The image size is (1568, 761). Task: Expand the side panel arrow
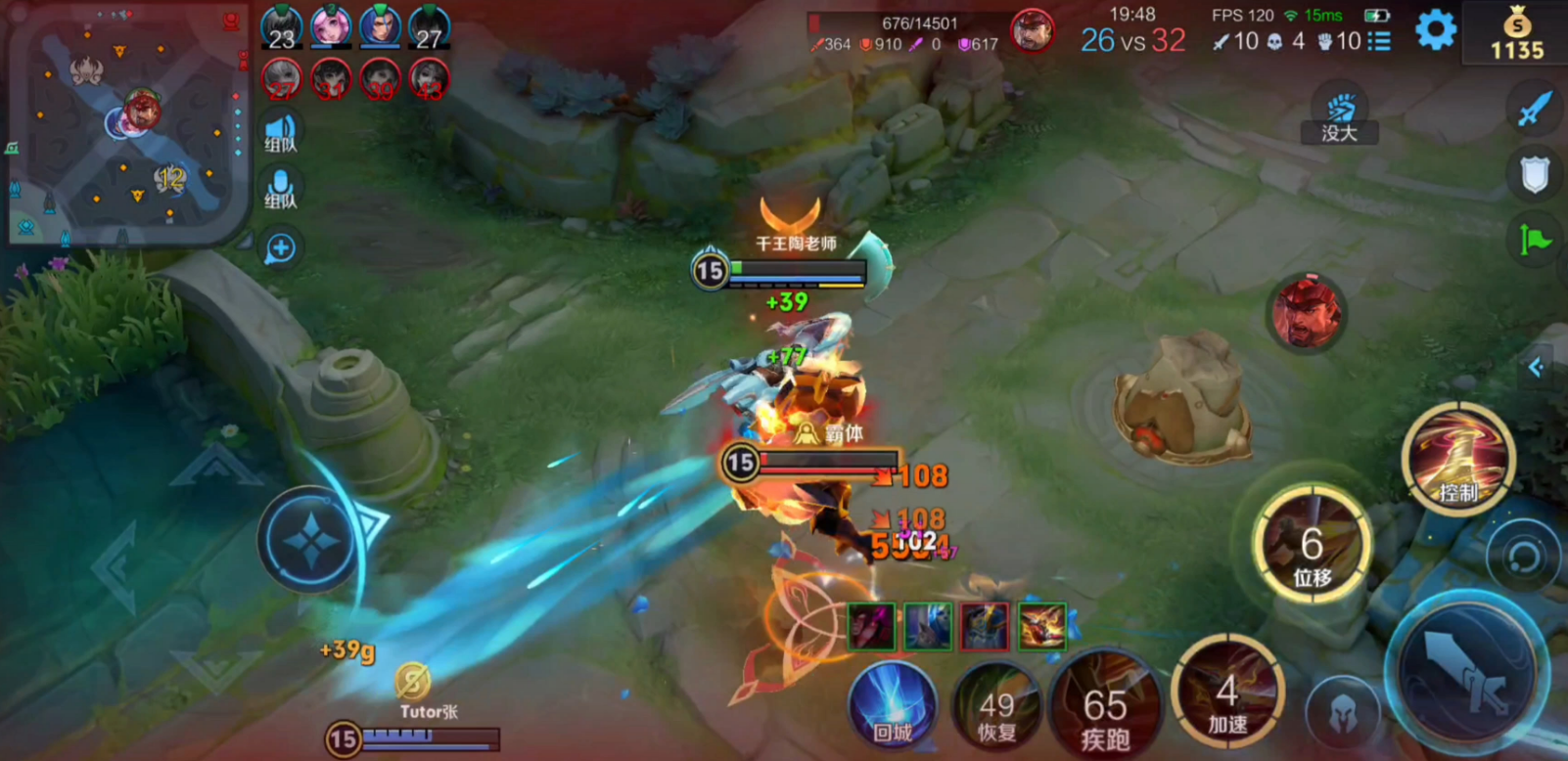(1537, 368)
